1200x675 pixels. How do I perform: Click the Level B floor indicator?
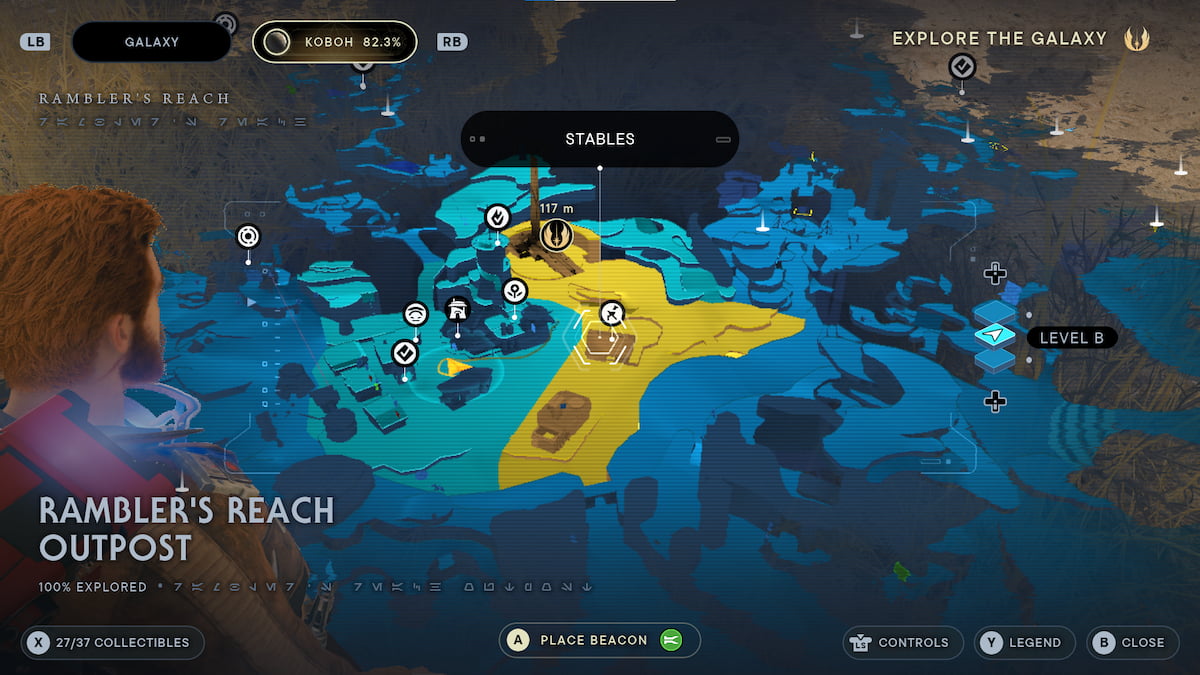(1071, 338)
